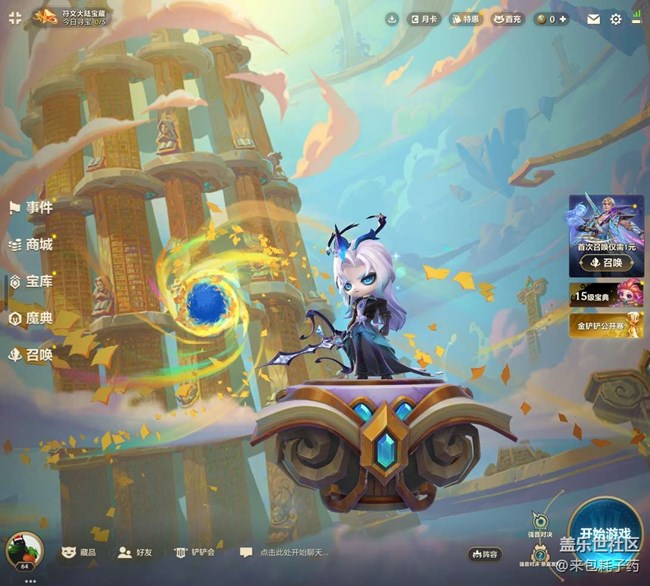650x586 pixels.
Task: Click 召唤 button on the first-summon promo card
Action: tap(606, 263)
